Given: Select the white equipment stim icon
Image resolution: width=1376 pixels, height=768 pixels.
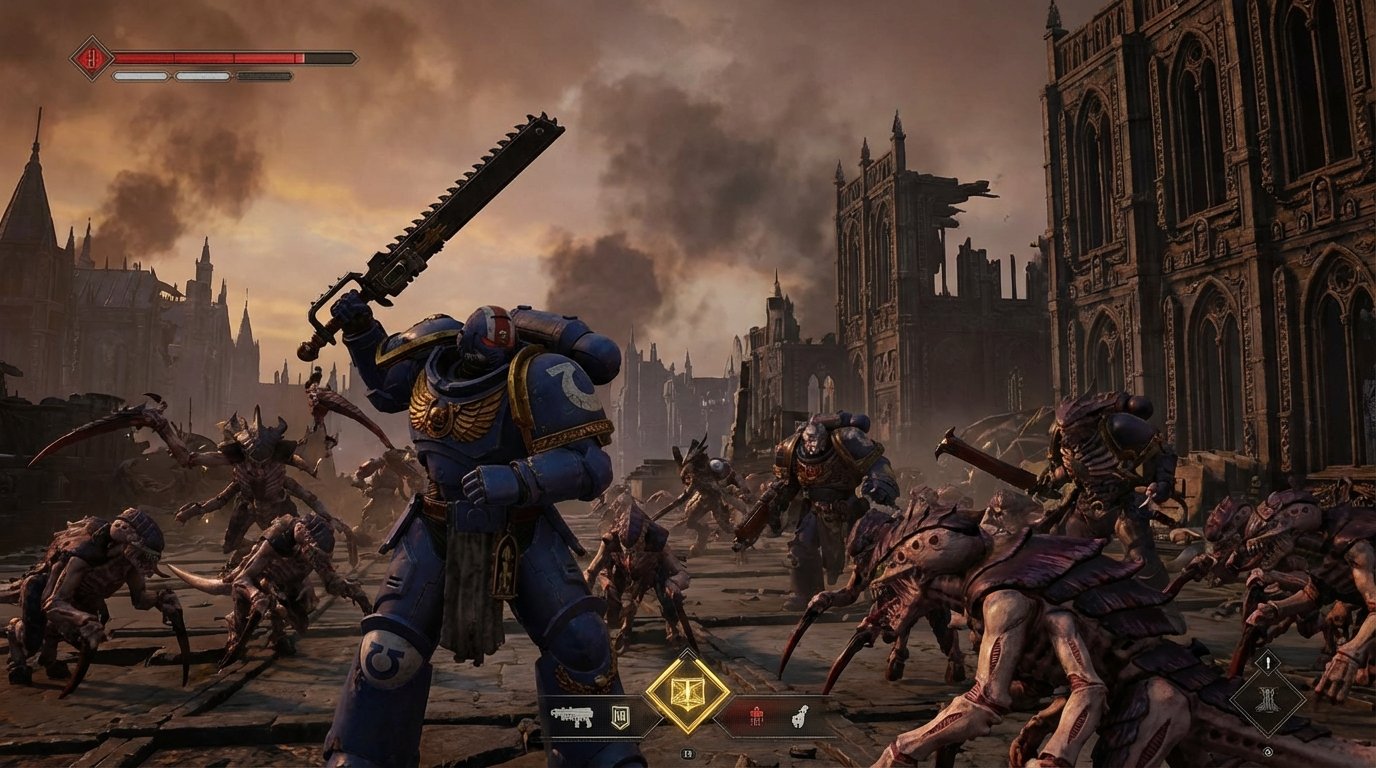Looking at the screenshot, I should click(798, 717).
